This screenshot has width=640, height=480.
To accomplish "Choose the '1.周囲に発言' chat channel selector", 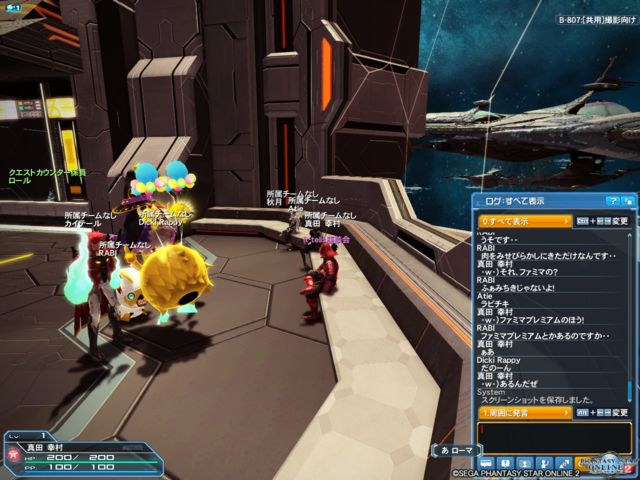I will (x=525, y=412).
